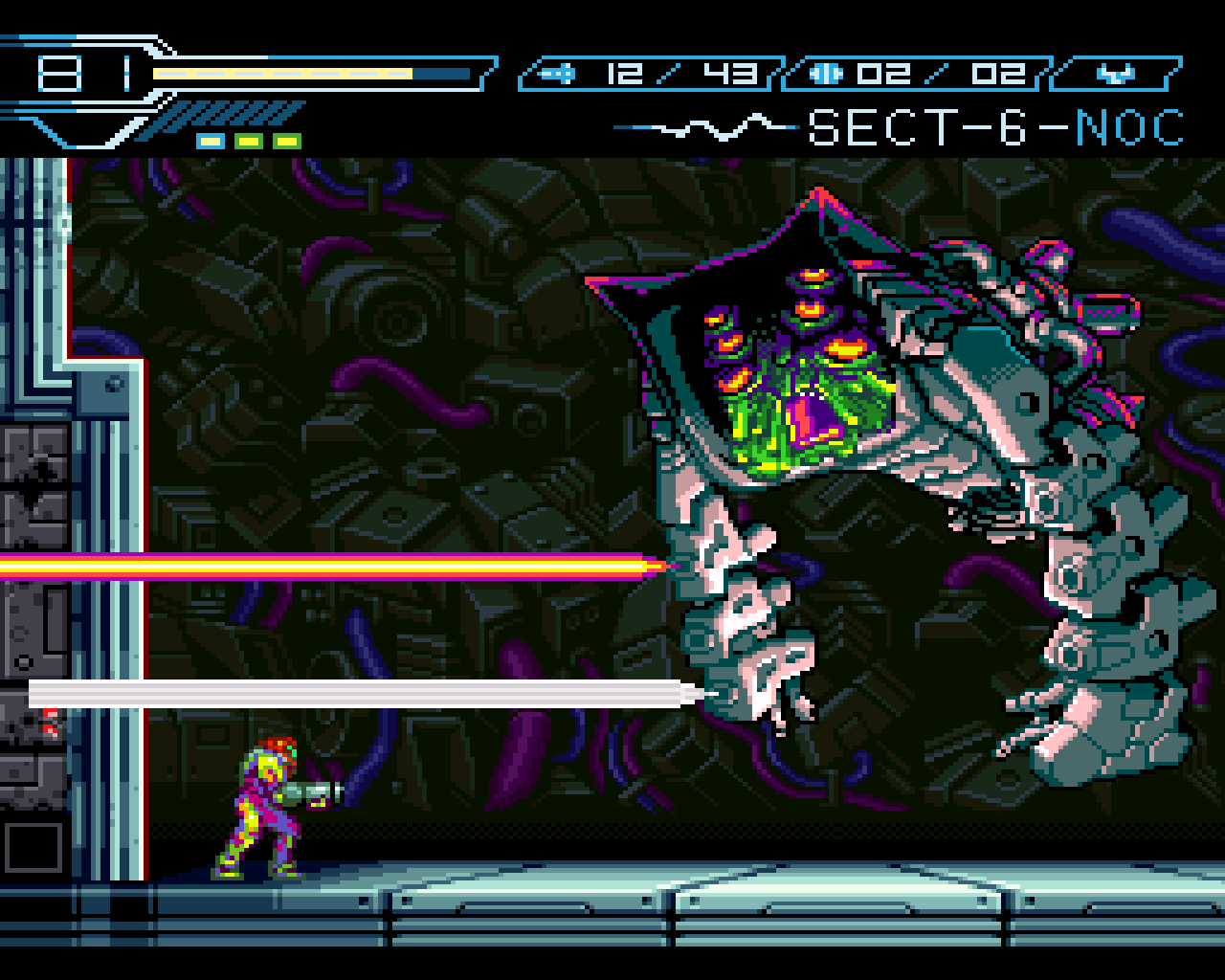The width and height of the screenshot is (1225, 980).
Task: Expand the diagonal-striped panel under the energy bar
Action: tap(230, 113)
